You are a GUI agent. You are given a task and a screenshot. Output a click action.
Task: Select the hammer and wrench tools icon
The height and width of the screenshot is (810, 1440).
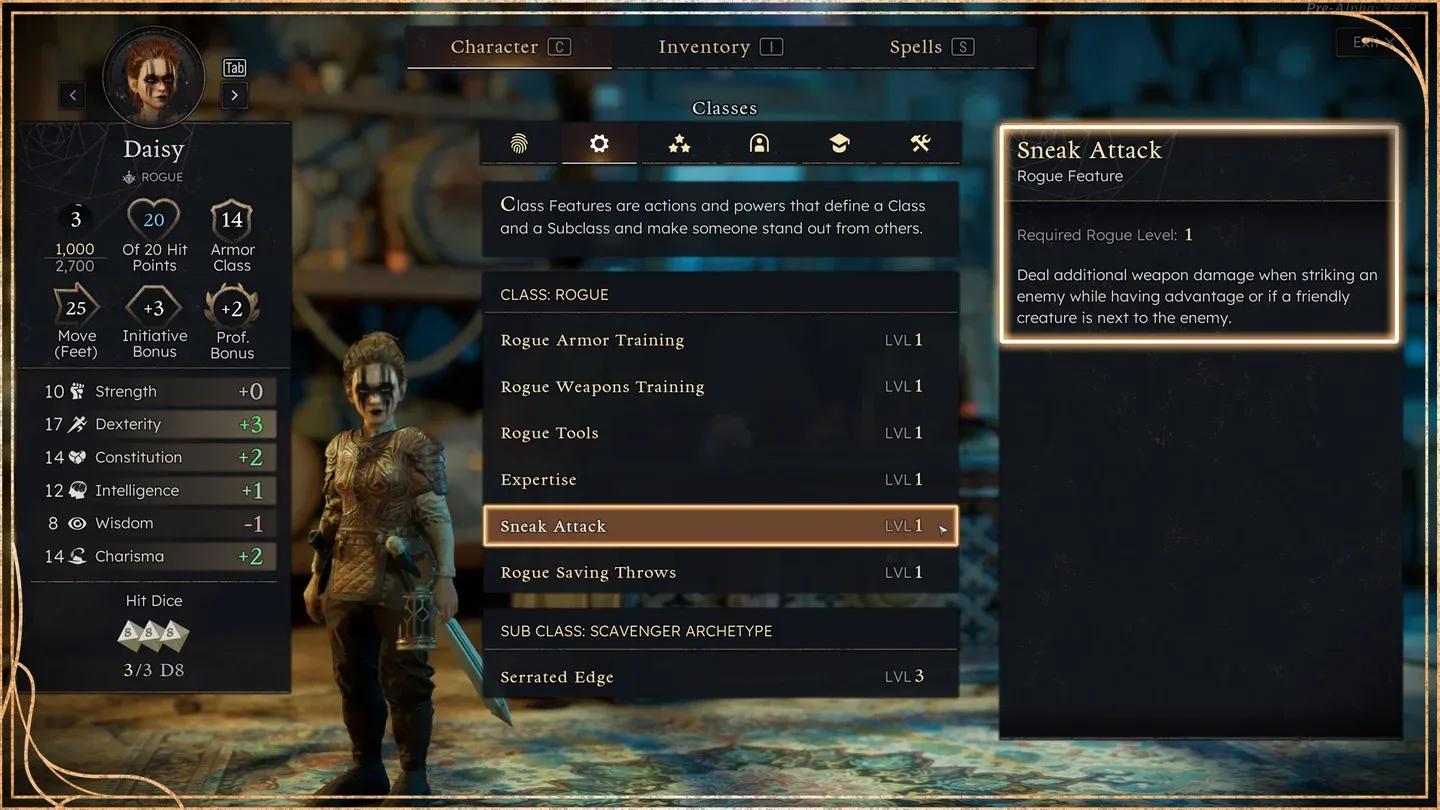[x=919, y=143]
